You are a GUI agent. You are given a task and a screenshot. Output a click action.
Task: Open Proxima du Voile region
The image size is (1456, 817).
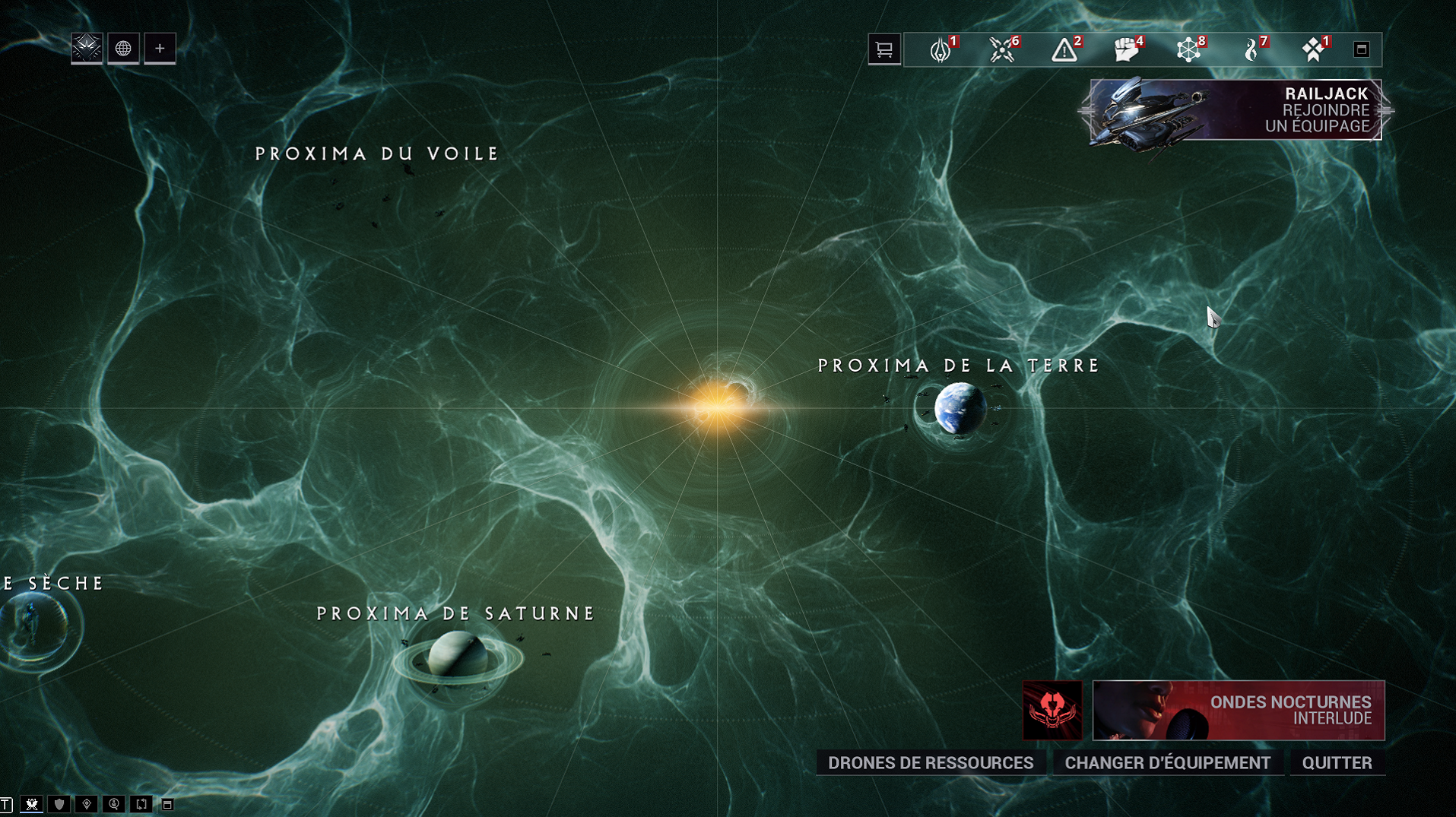click(x=377, y=154)
